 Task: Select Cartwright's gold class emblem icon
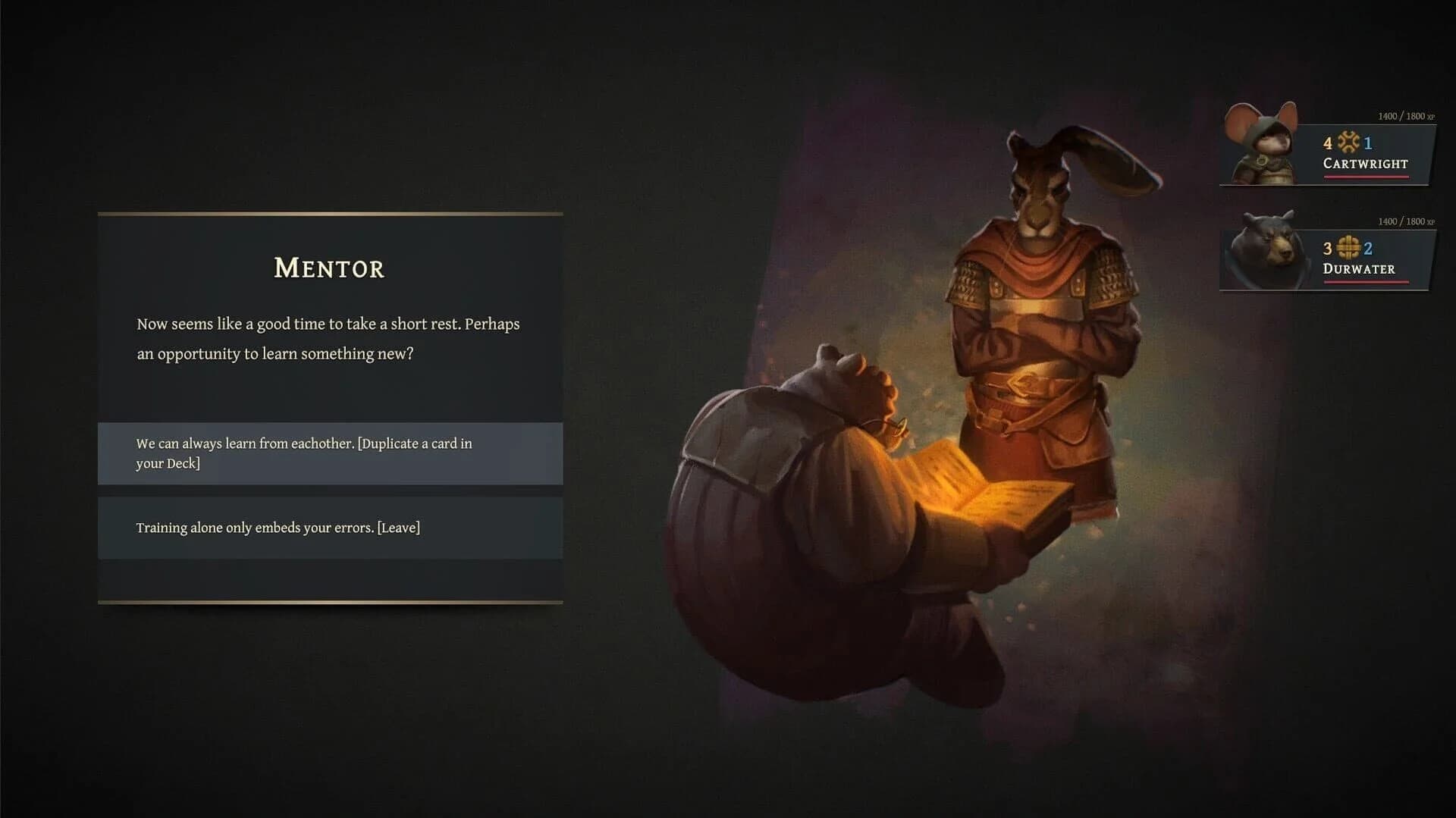point(1348,143)
